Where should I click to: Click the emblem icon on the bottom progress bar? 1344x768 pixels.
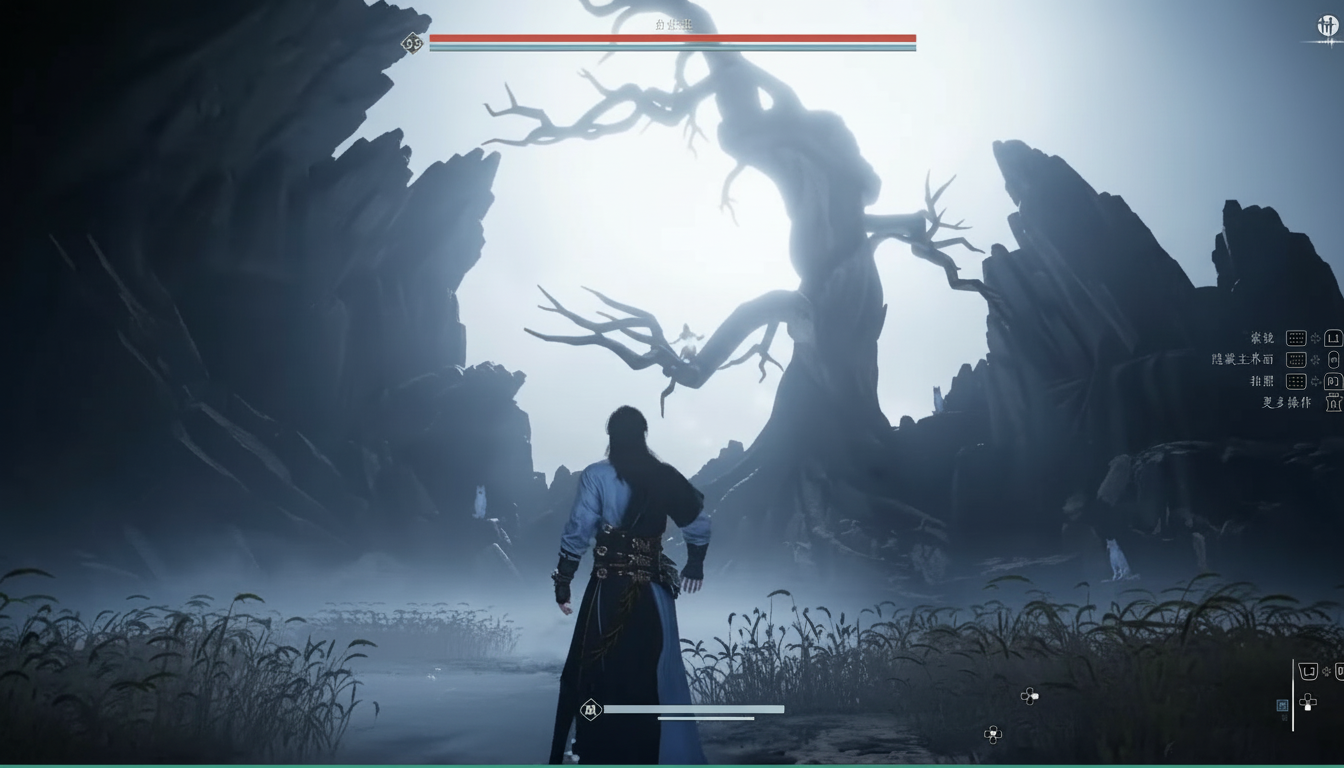[x=592, y=708]
